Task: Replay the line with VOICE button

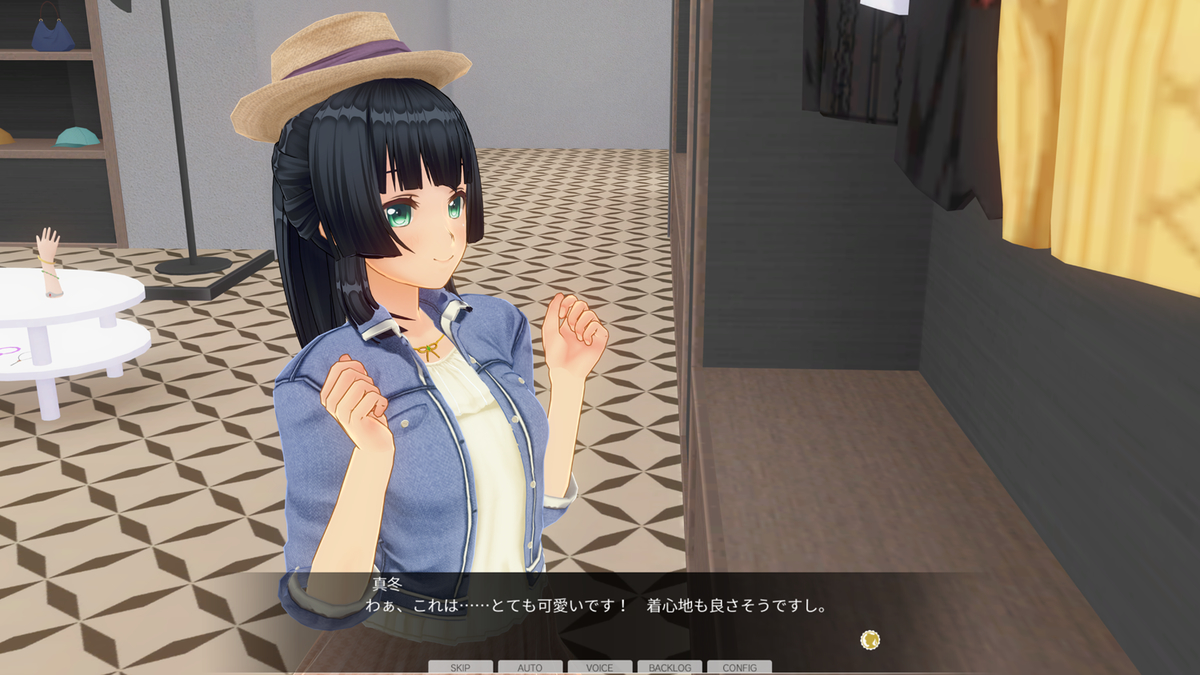Action: [x=600, y=667]
